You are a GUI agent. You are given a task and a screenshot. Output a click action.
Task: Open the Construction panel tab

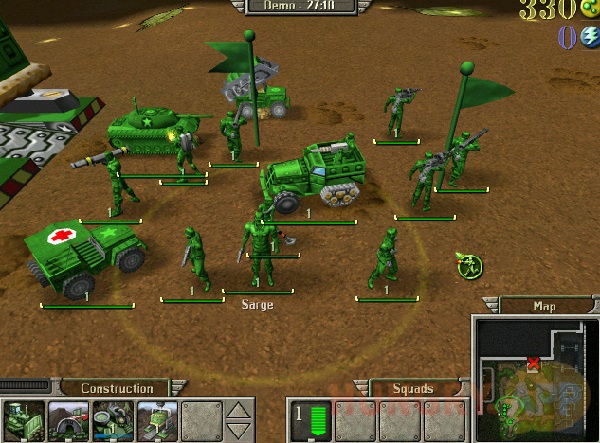click(x=117, y=388)
